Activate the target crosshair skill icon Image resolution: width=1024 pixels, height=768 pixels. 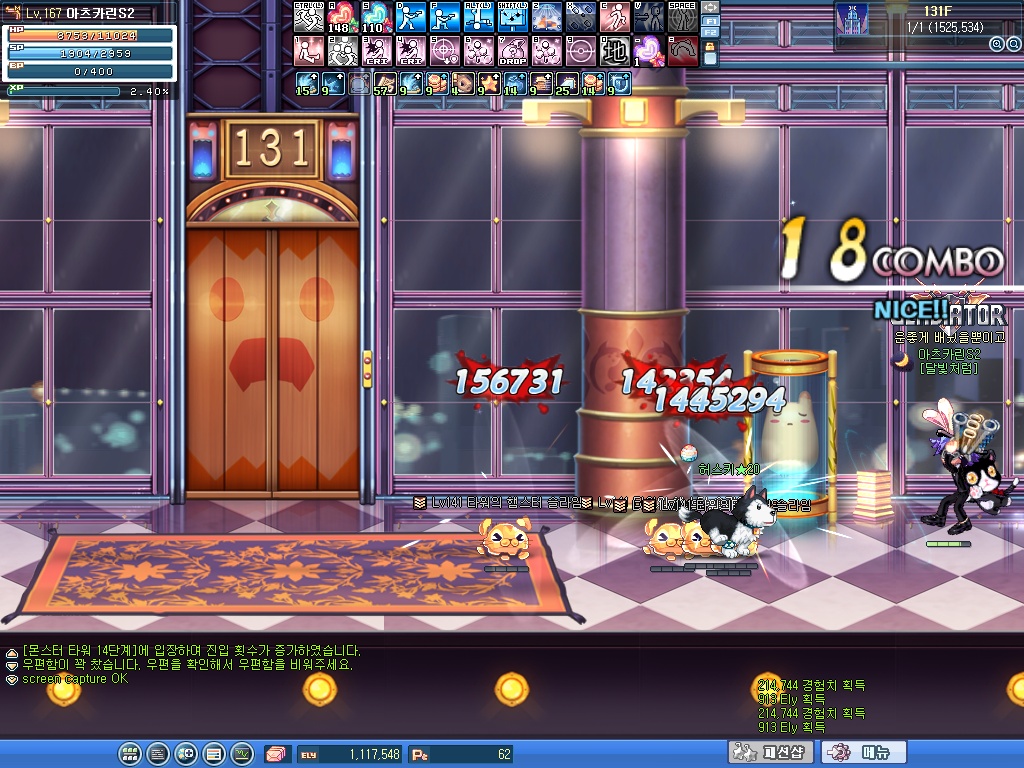[x=444, y=50]
